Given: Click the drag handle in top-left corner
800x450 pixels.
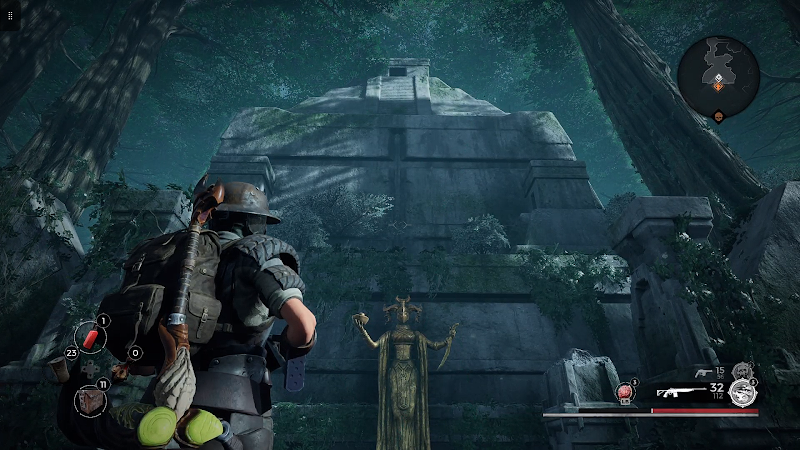Looking at the screenshot, I should pos(9,16).
